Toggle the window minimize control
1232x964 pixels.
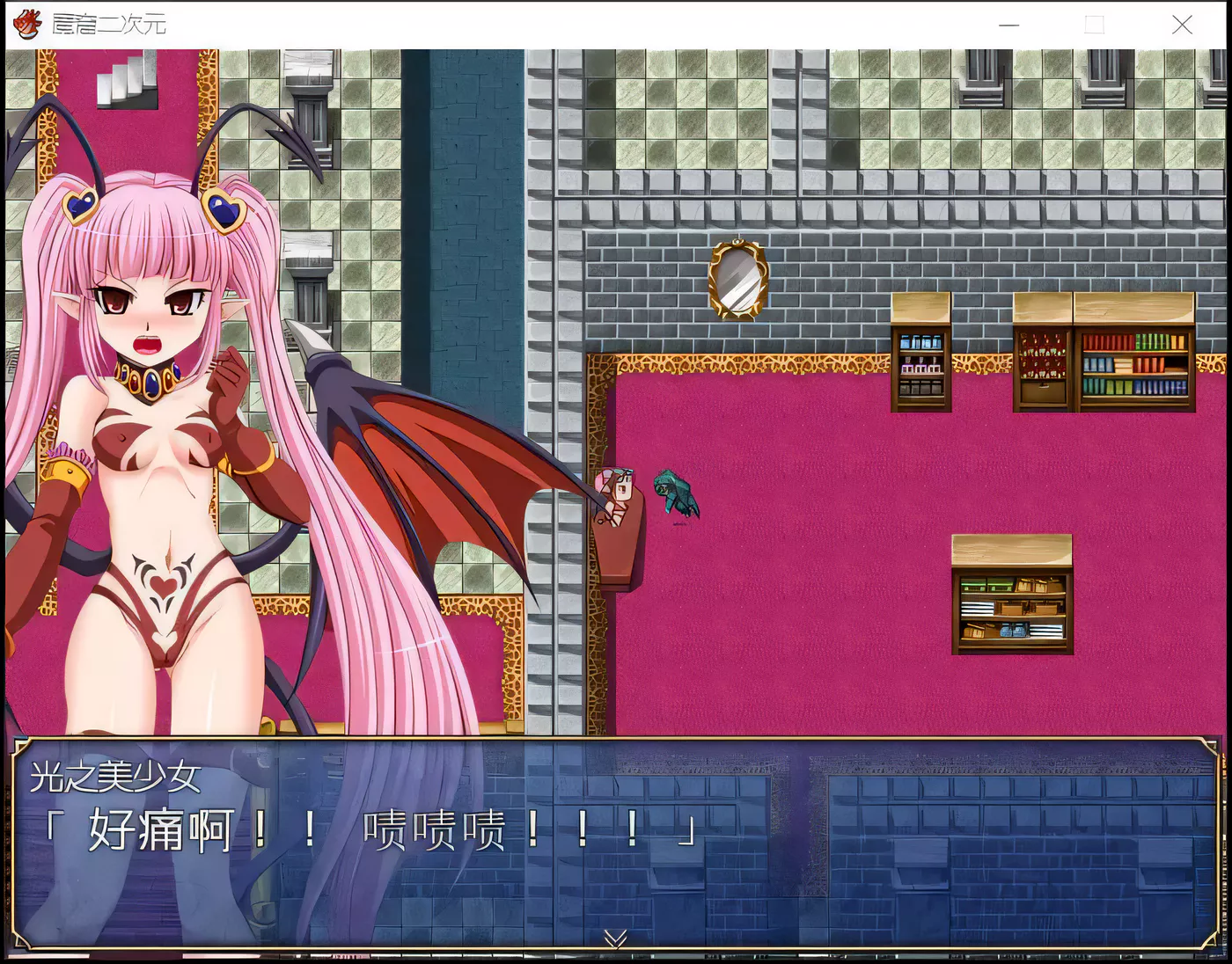pos(1008,26)
